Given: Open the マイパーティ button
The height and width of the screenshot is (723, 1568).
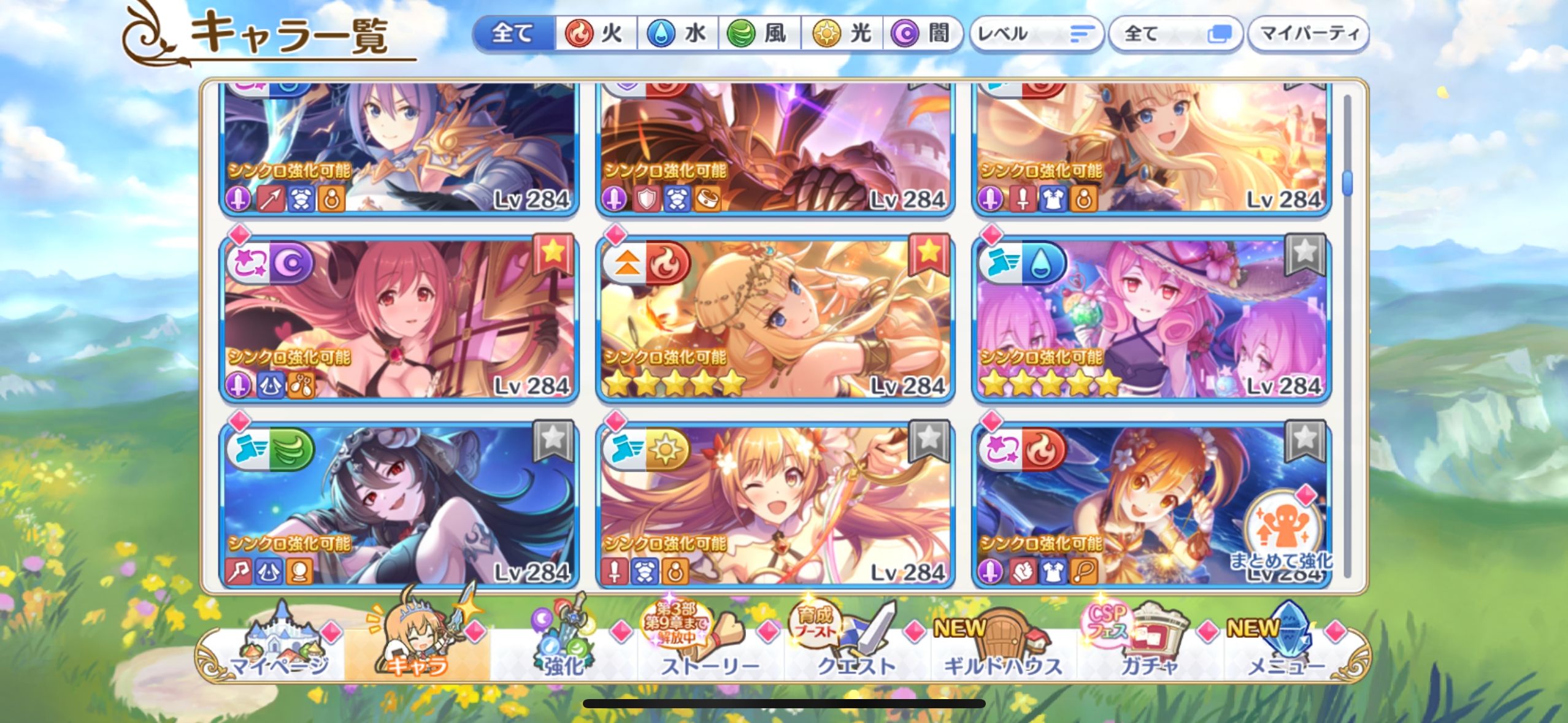Looking at the screenshot, I should [1308, 34].
